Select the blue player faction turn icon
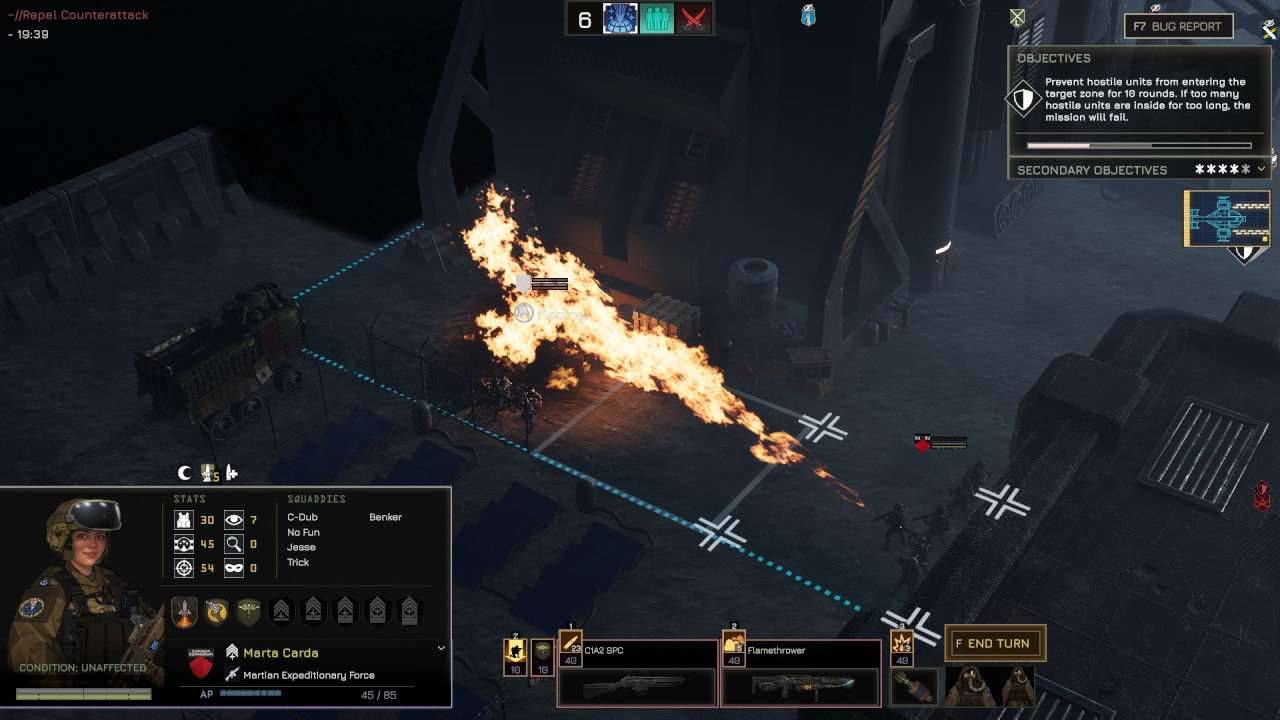This screenshot has width=1280, height=720. 620,19
